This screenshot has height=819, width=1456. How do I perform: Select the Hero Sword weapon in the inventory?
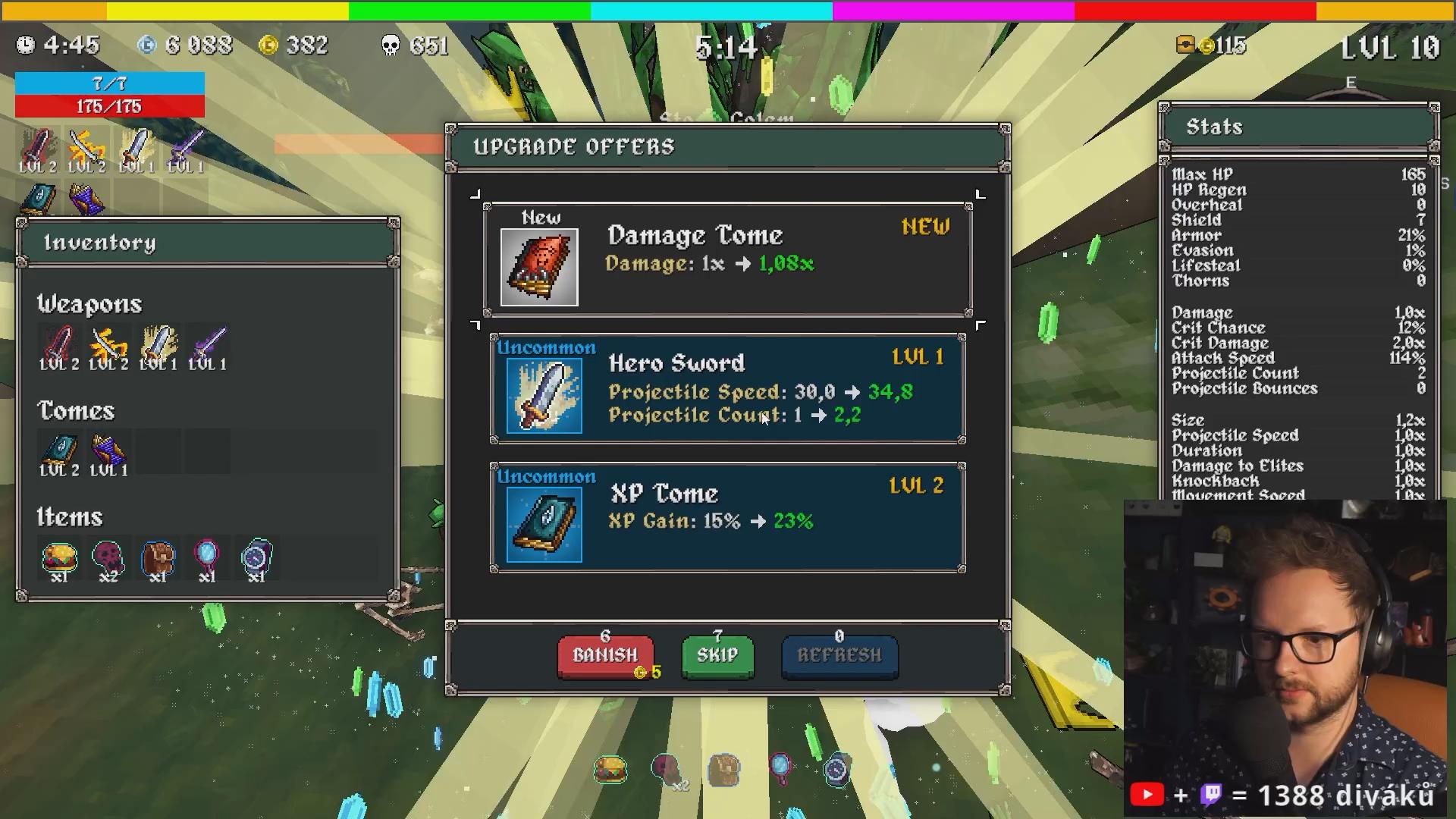[x=158, y=346]
